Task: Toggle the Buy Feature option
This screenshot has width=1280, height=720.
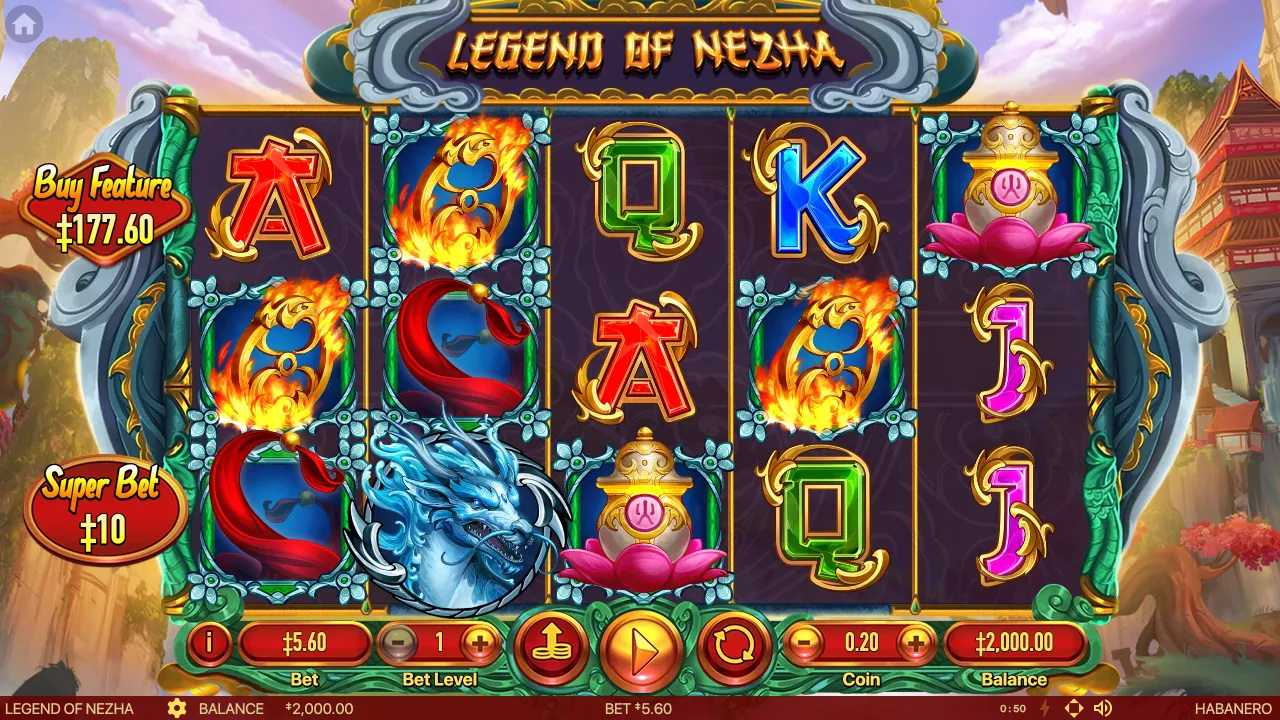Action: click(x=100, y=205)
